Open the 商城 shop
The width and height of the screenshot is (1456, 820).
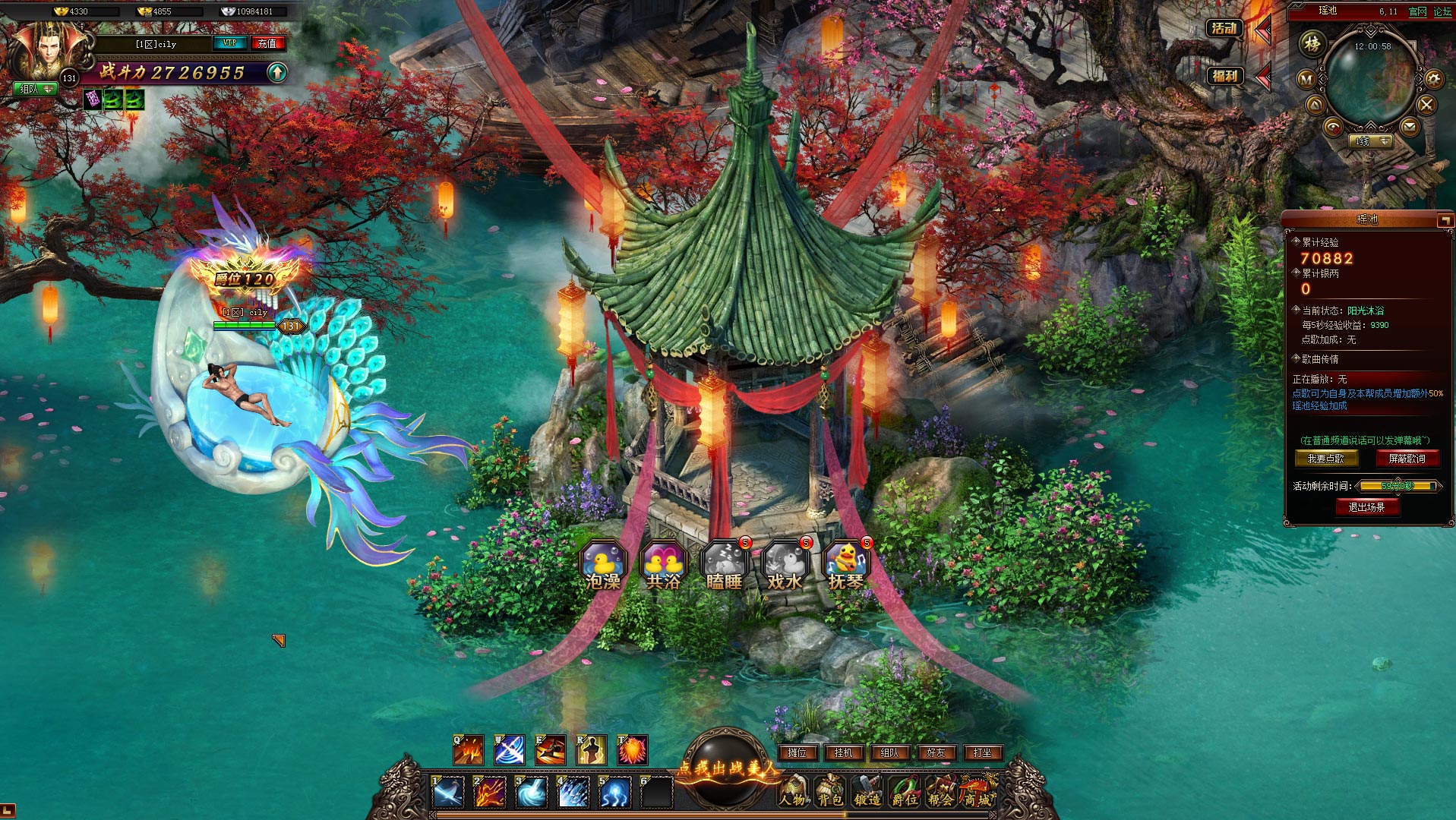point(978,791)
